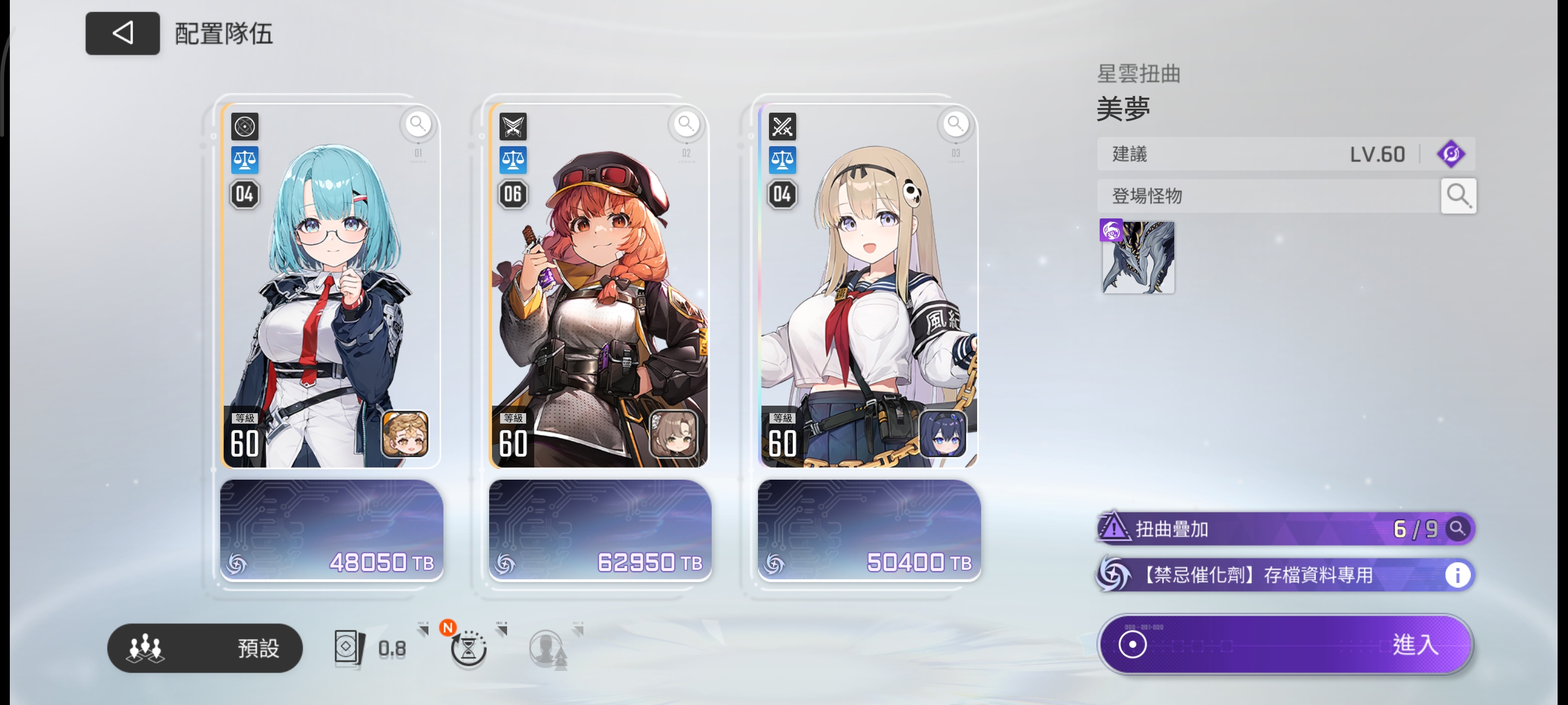Click the purple nebula icon beside LV.60
1568x705 pixels.
click(1453, 153)
